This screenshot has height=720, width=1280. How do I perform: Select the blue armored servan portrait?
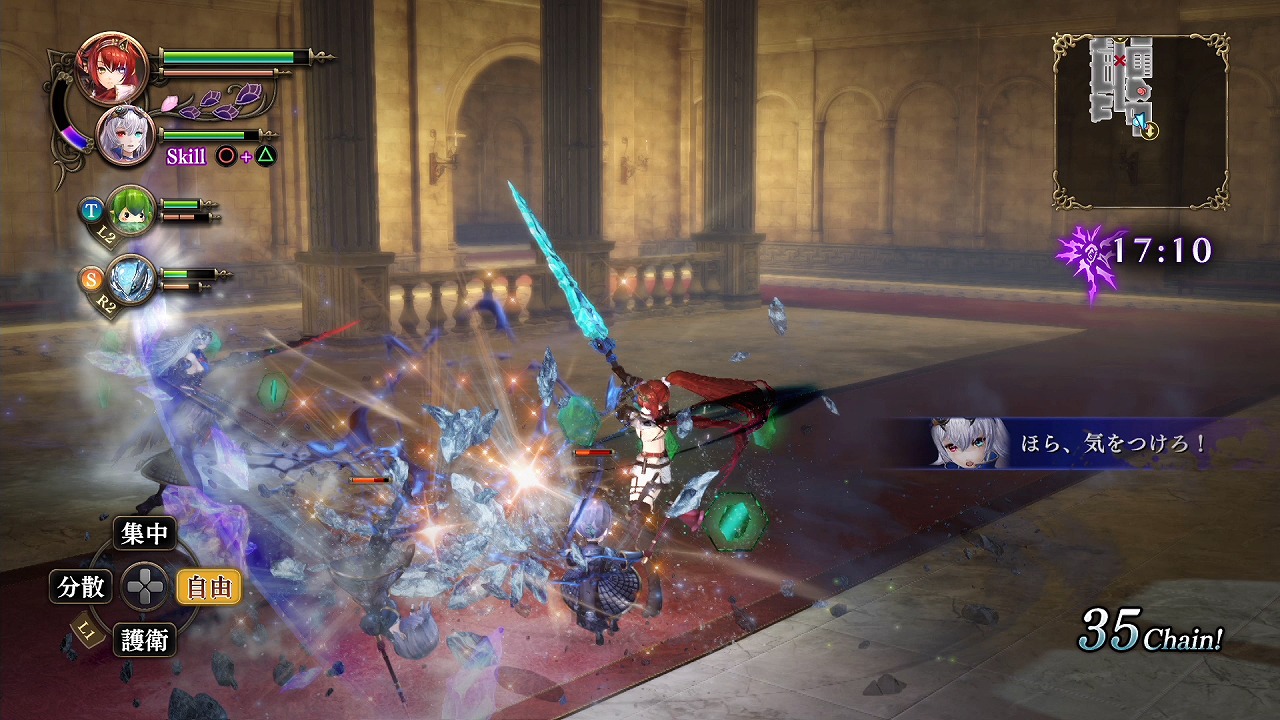click(x=131, y=278)
